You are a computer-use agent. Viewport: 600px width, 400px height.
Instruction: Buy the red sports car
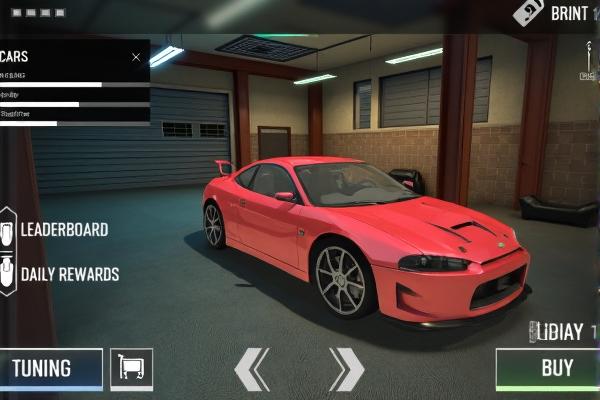click(548, 369)
